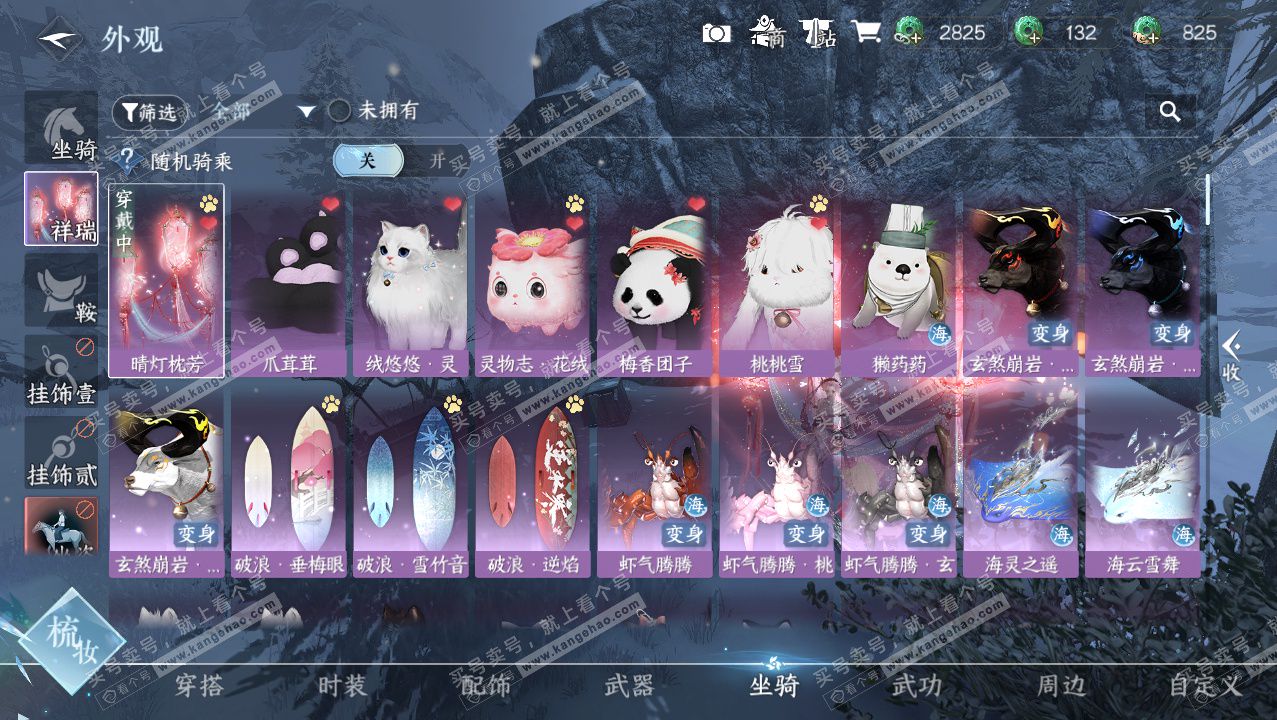Toggle the 随机骑乘 switch
Image resolution: width=1277 pixels, height=720 pixels.
click(402, 160)
